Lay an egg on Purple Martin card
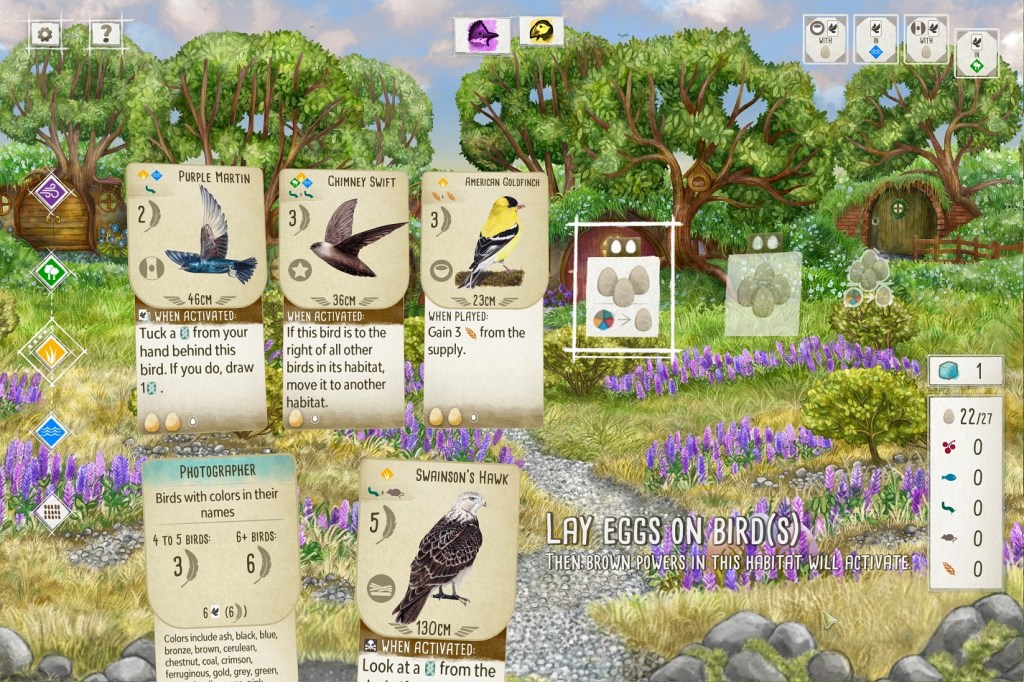Viewport: 1024px width, 682px height. [x=197, y=300]
